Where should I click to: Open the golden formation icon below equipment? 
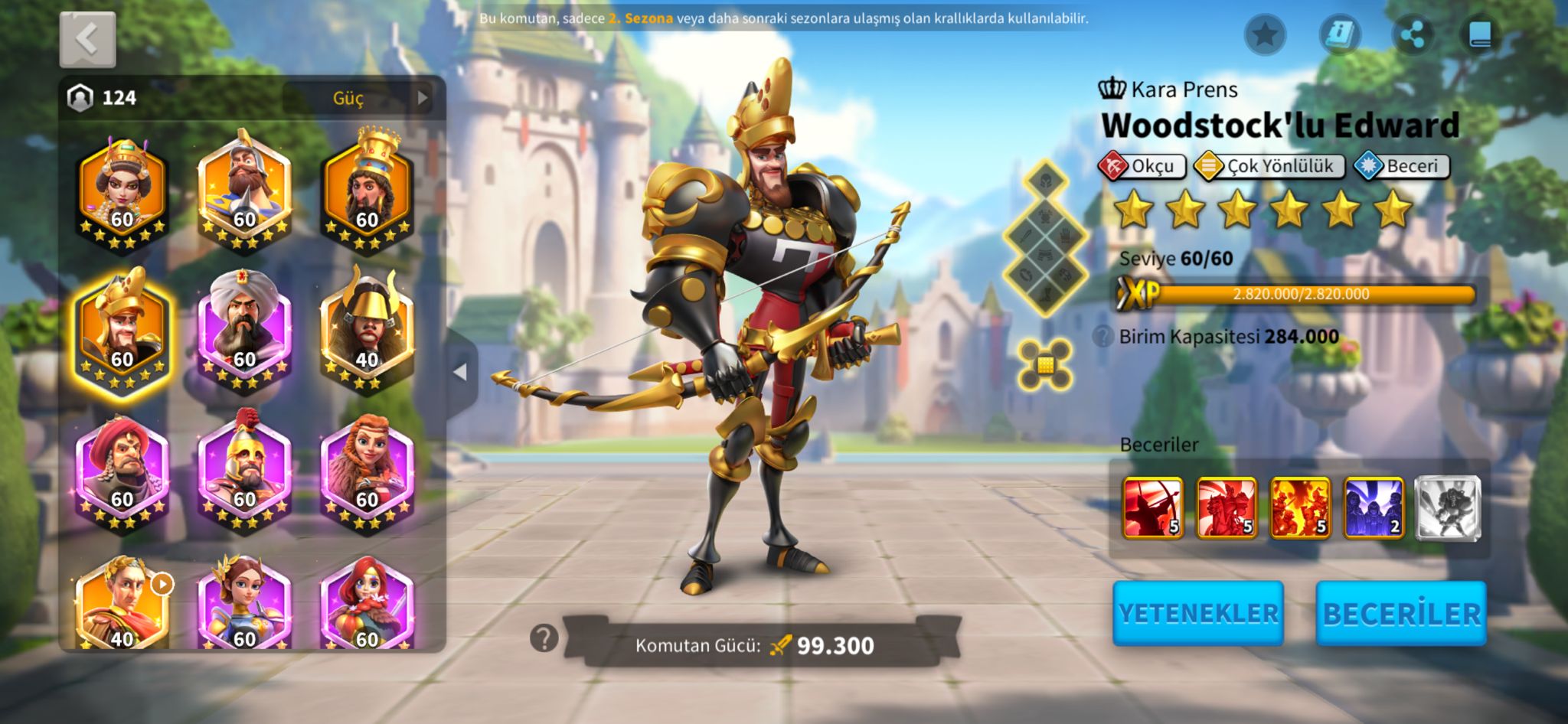[x=1045, y=364]
